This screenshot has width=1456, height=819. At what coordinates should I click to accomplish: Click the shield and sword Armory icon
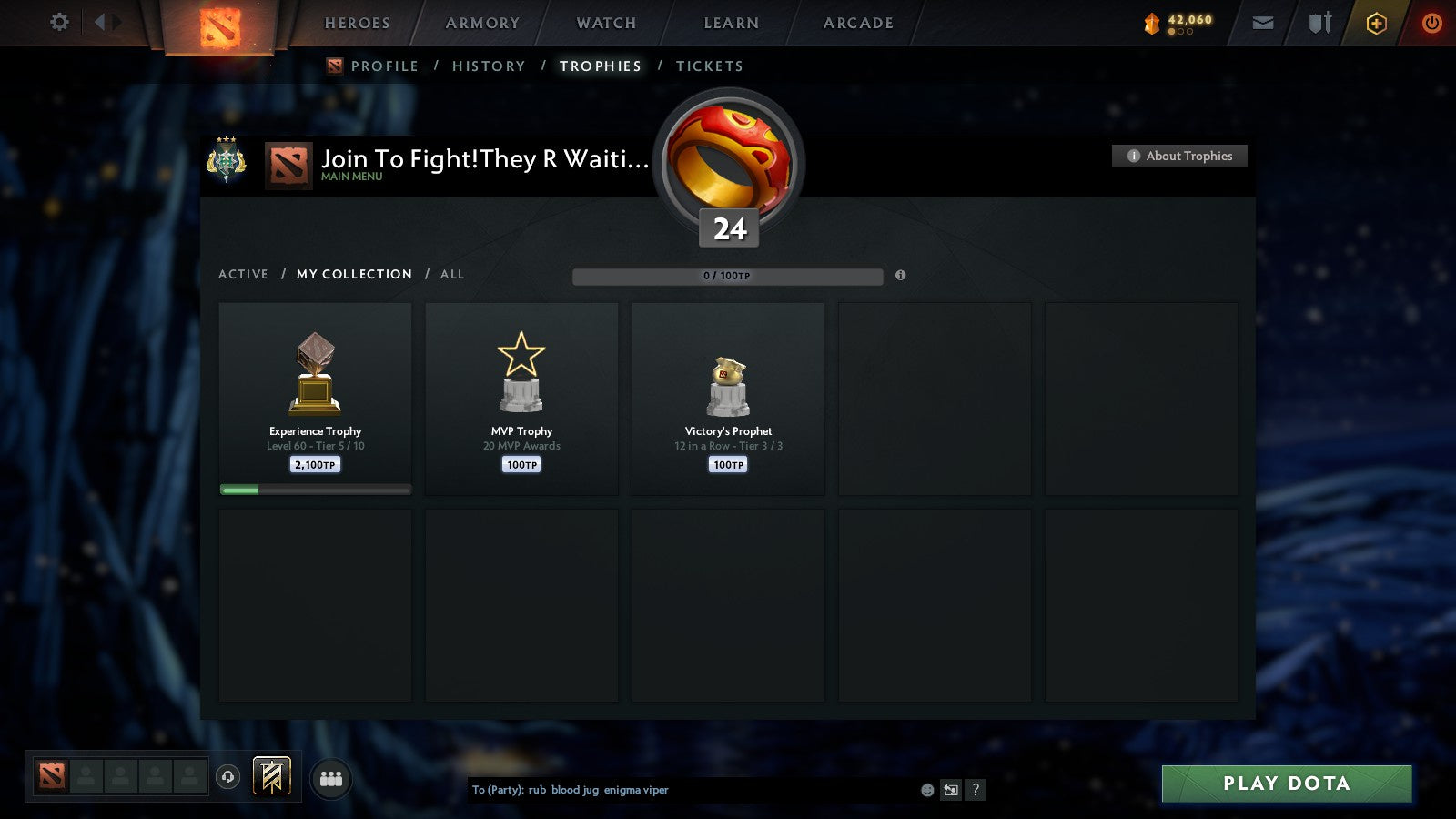pos(1319,24)
